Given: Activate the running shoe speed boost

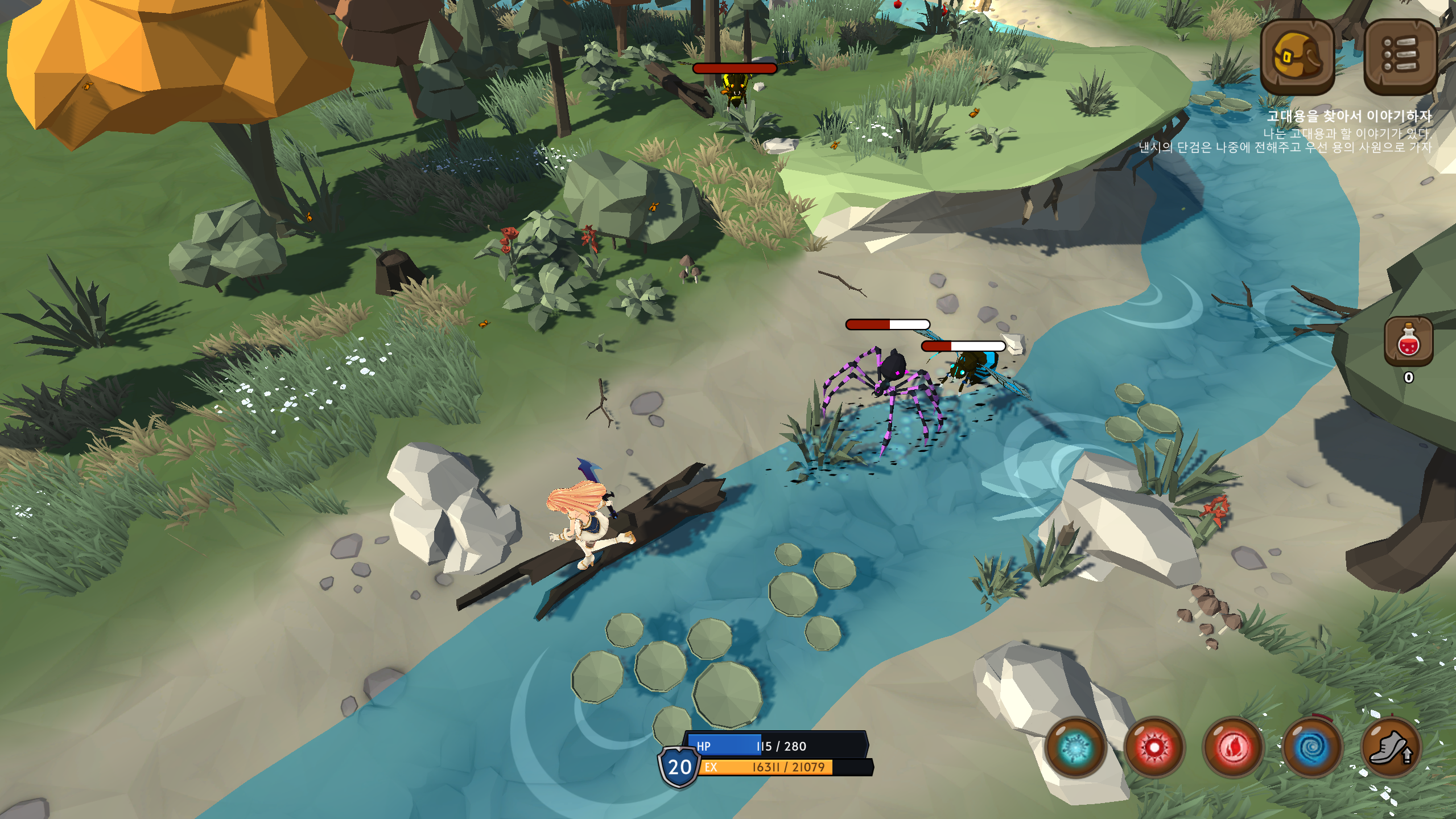Looking at the screenshot, I should (x=1391, y=747).
